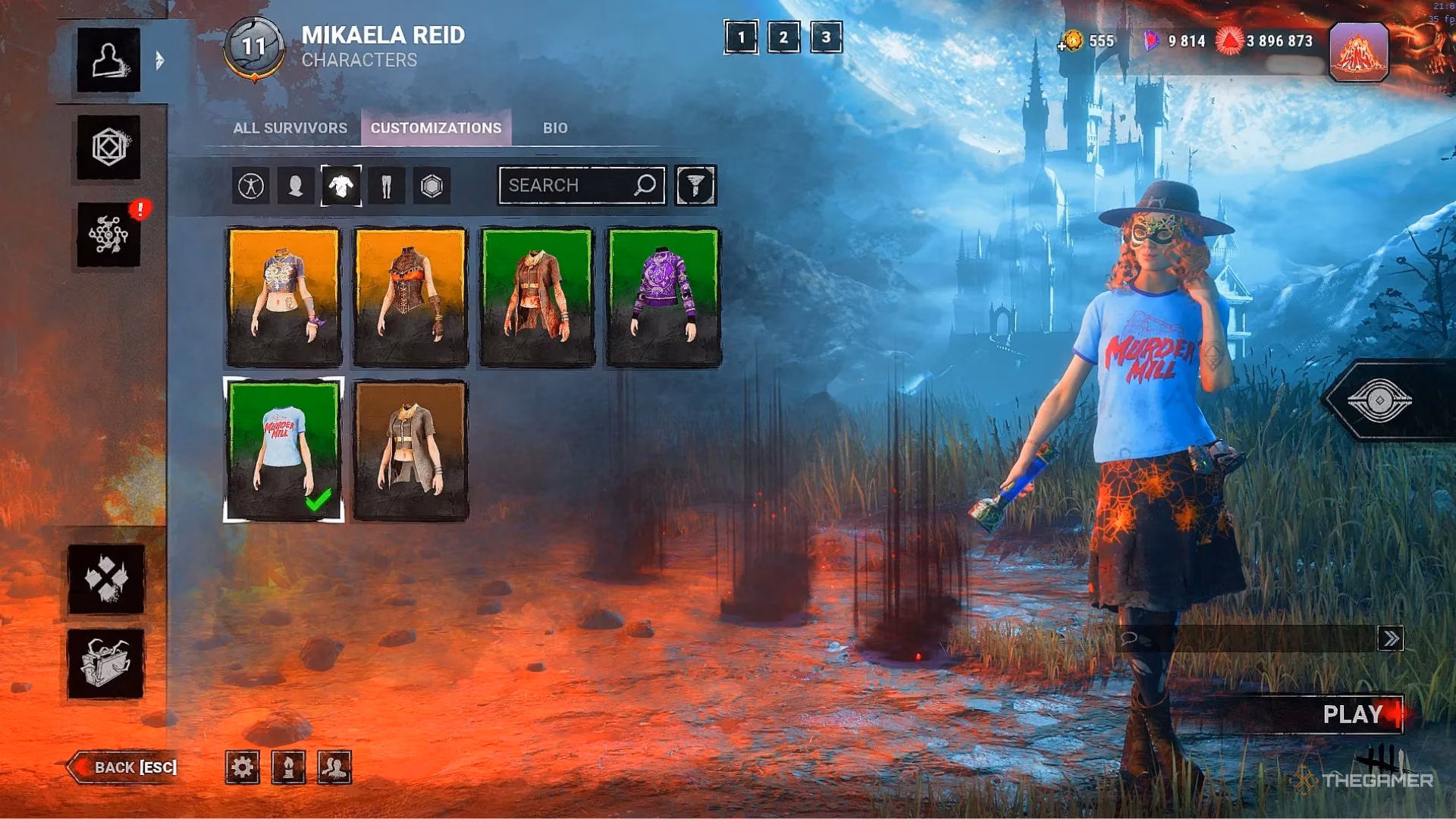This screenshot has height=819, width=1456.
Task: Select the full outfits category icon
Action: pos(251,186)
